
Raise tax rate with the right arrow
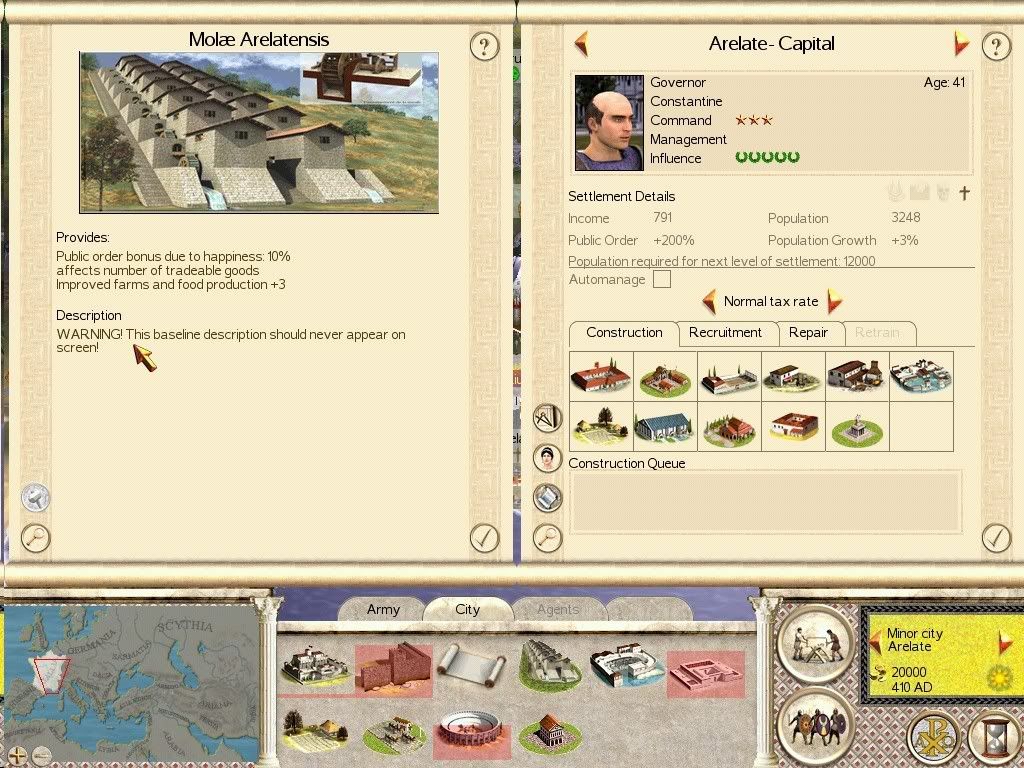834,301
